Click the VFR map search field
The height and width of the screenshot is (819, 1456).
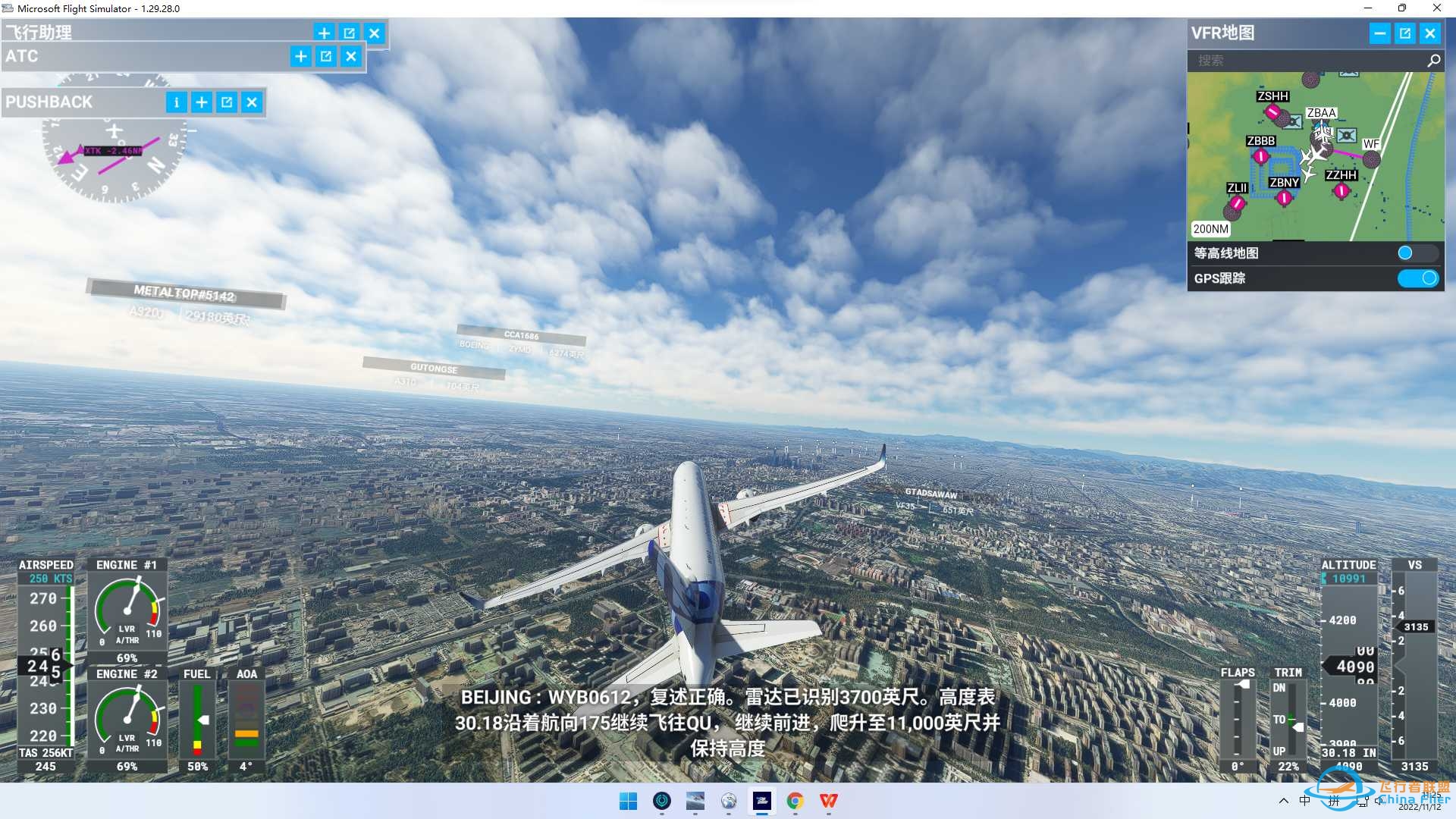click(1308, 61)
